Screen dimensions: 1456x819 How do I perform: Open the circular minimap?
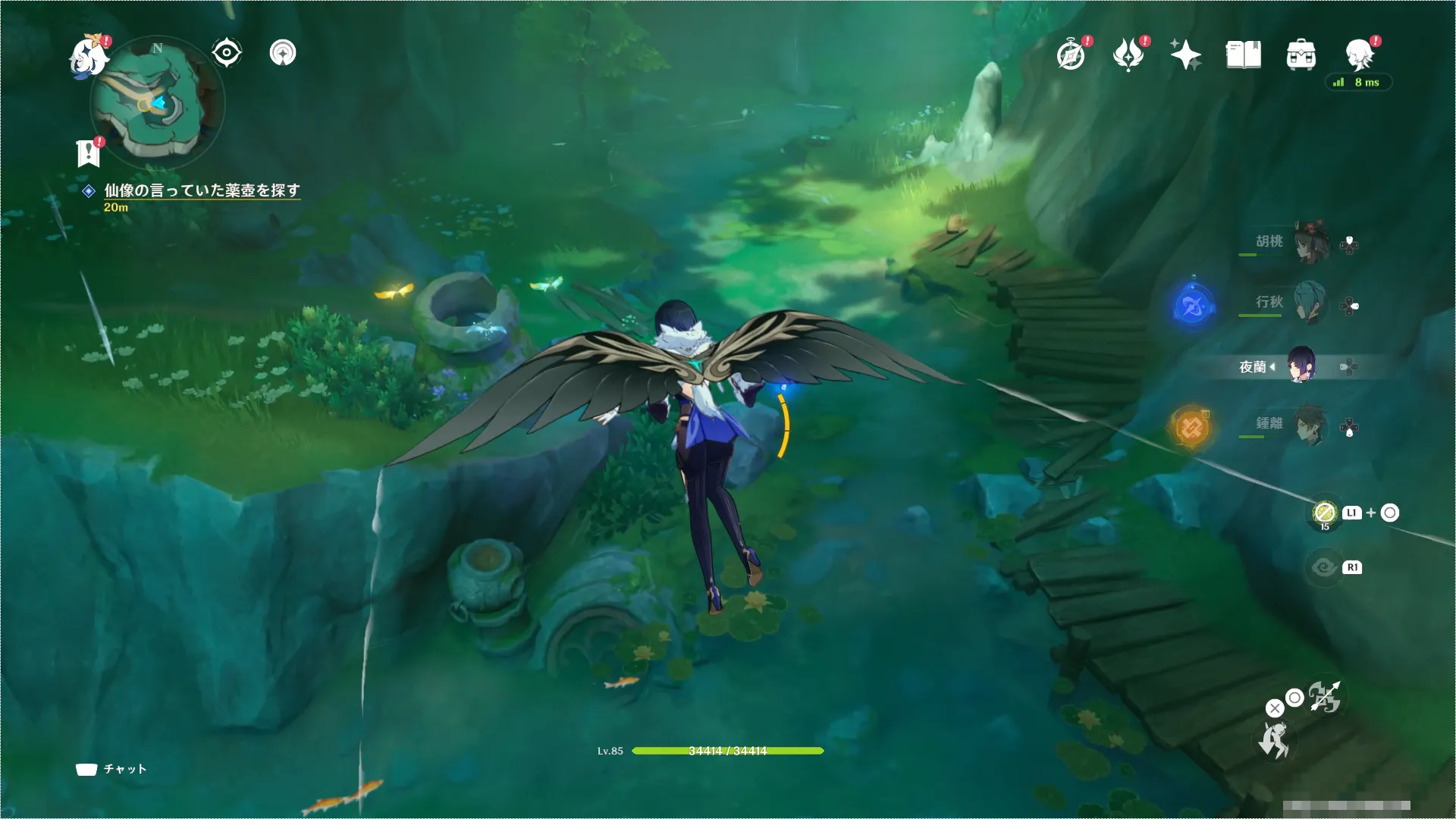click(x=157, y=102)
